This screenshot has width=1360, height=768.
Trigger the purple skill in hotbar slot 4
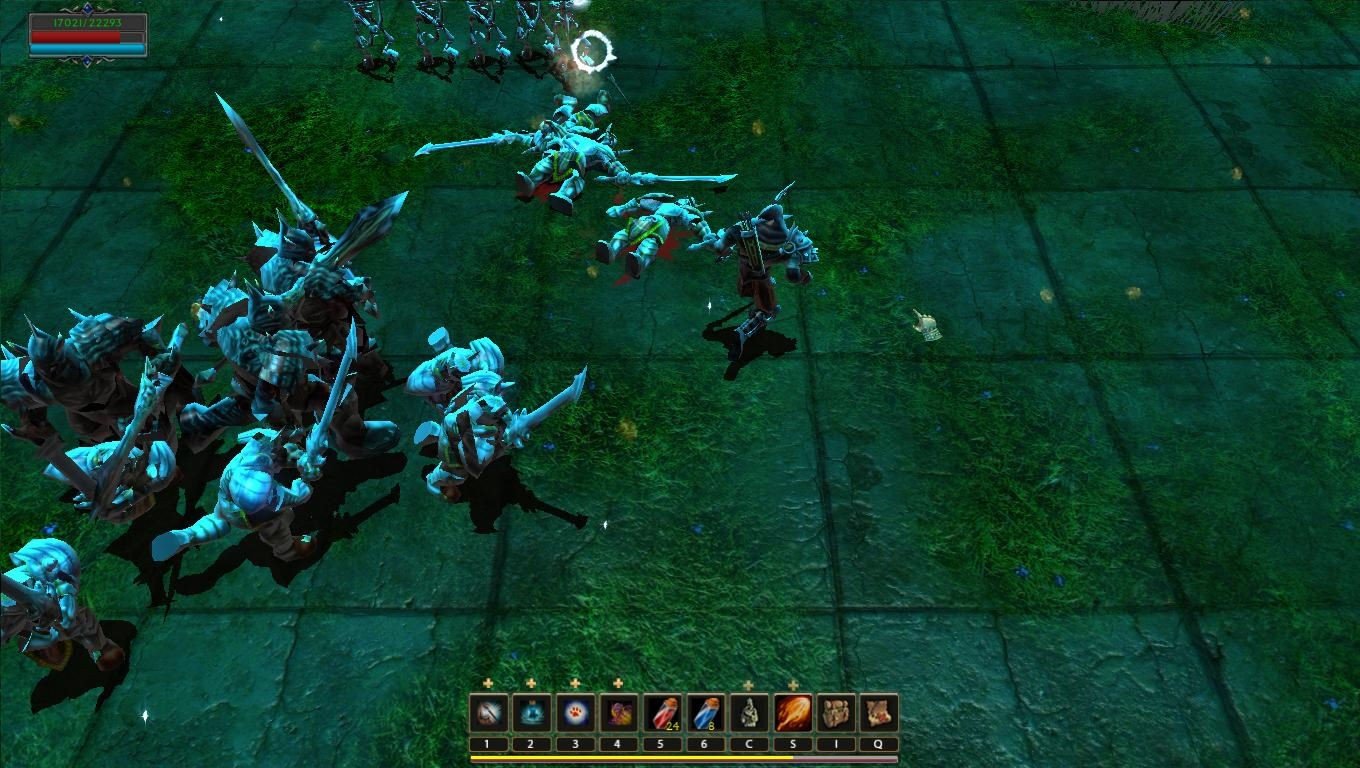618,711
